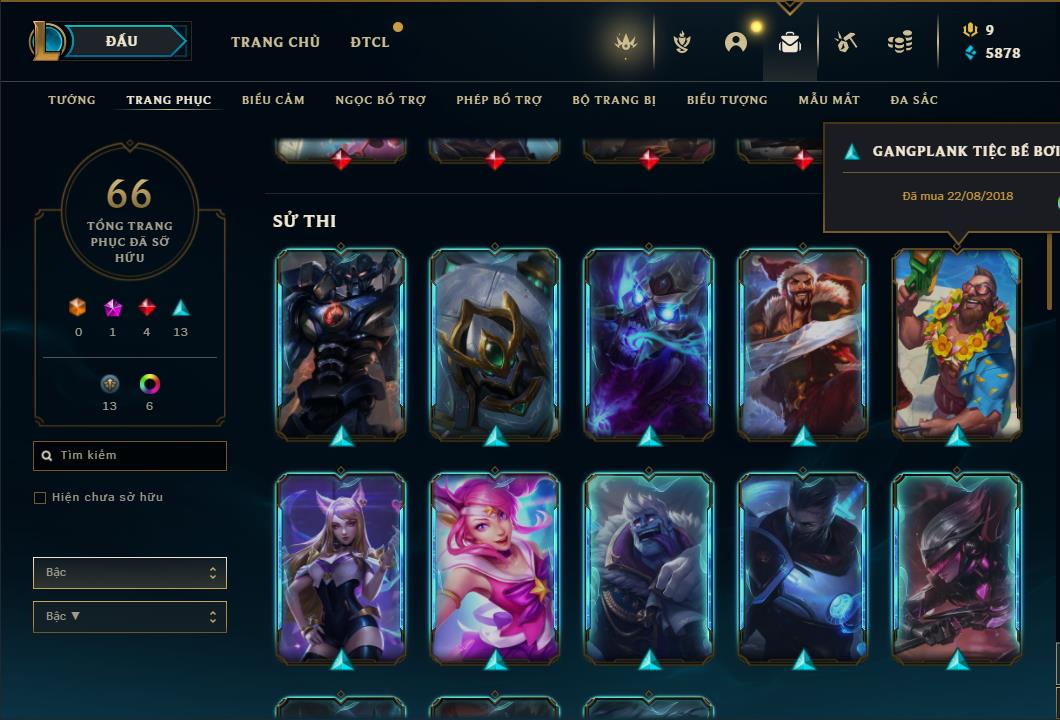
Task: Open the TRANG CHỦ home page
Action: coord(275,42)
